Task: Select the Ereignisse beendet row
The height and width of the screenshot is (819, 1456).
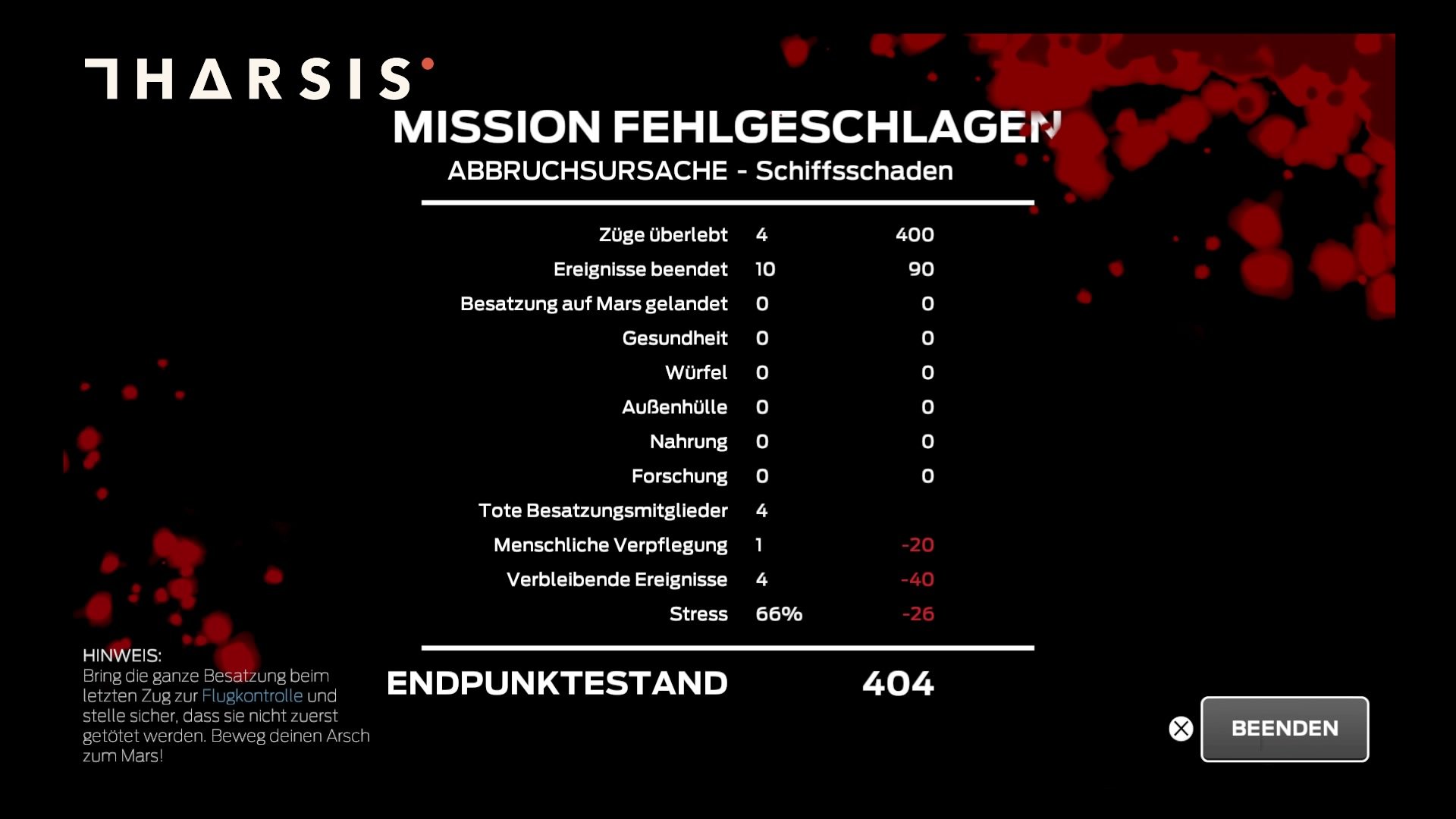Action: (640, 268)
